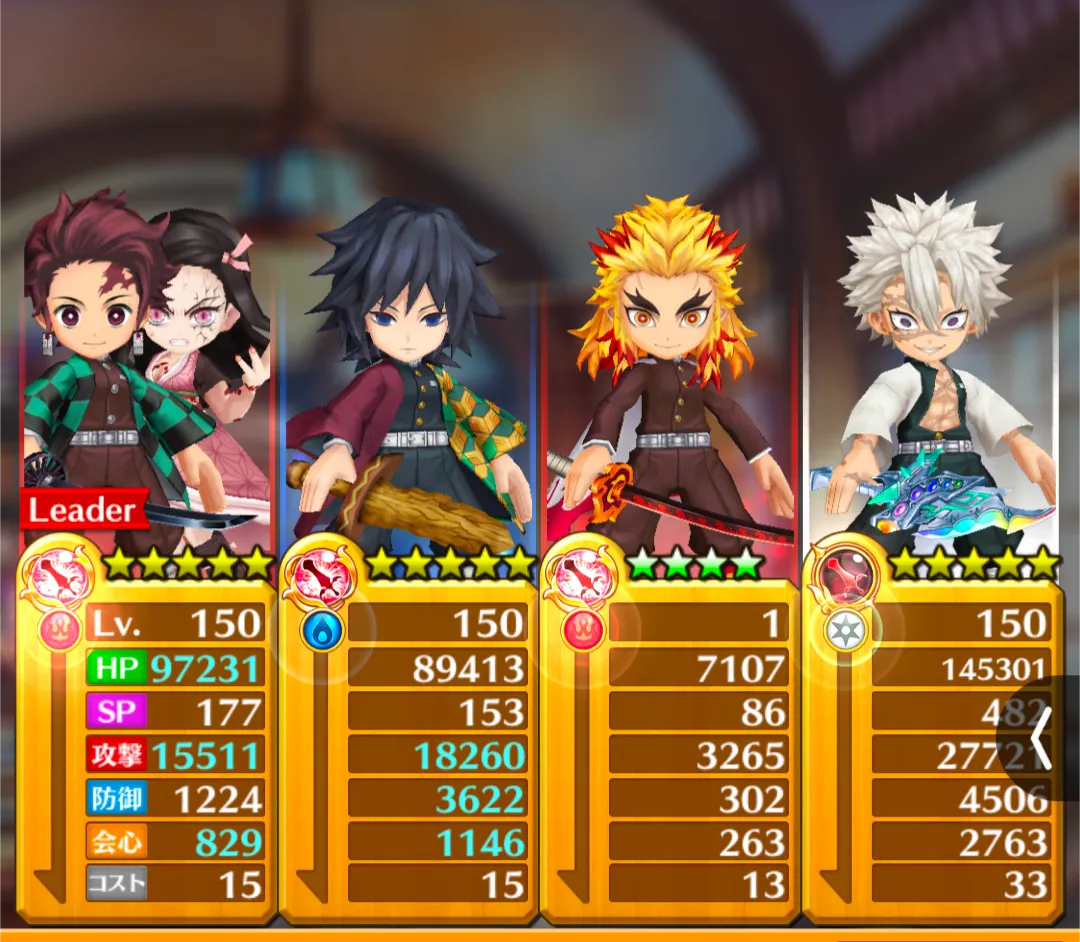Expand the side panel with the arrow tab
Image resolution: width=1080 pixels, height=942 pixels.
coord(1042,740)
